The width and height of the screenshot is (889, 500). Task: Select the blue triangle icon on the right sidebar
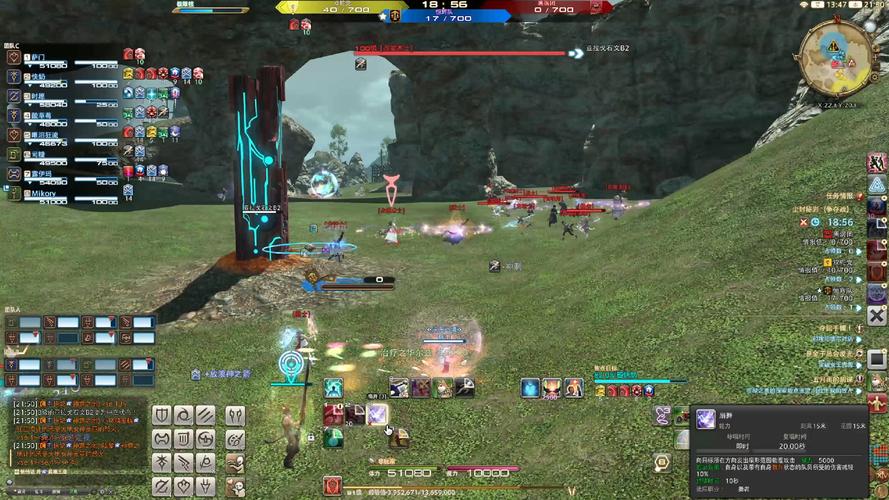coord(877,185)
